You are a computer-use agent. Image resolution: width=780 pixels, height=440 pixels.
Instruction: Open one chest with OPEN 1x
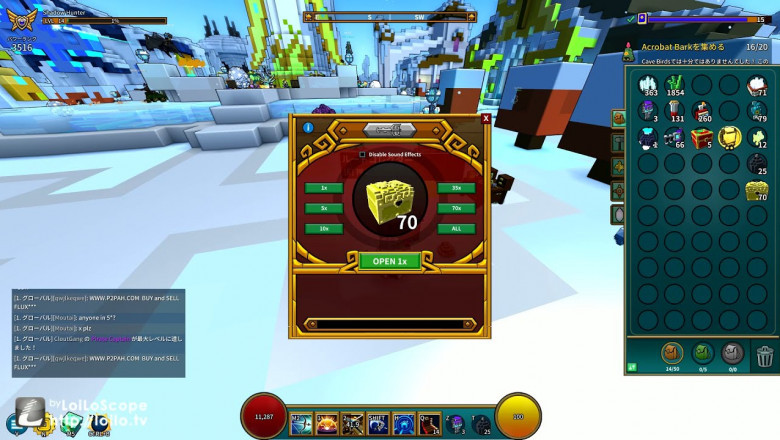tap(389, 261)
